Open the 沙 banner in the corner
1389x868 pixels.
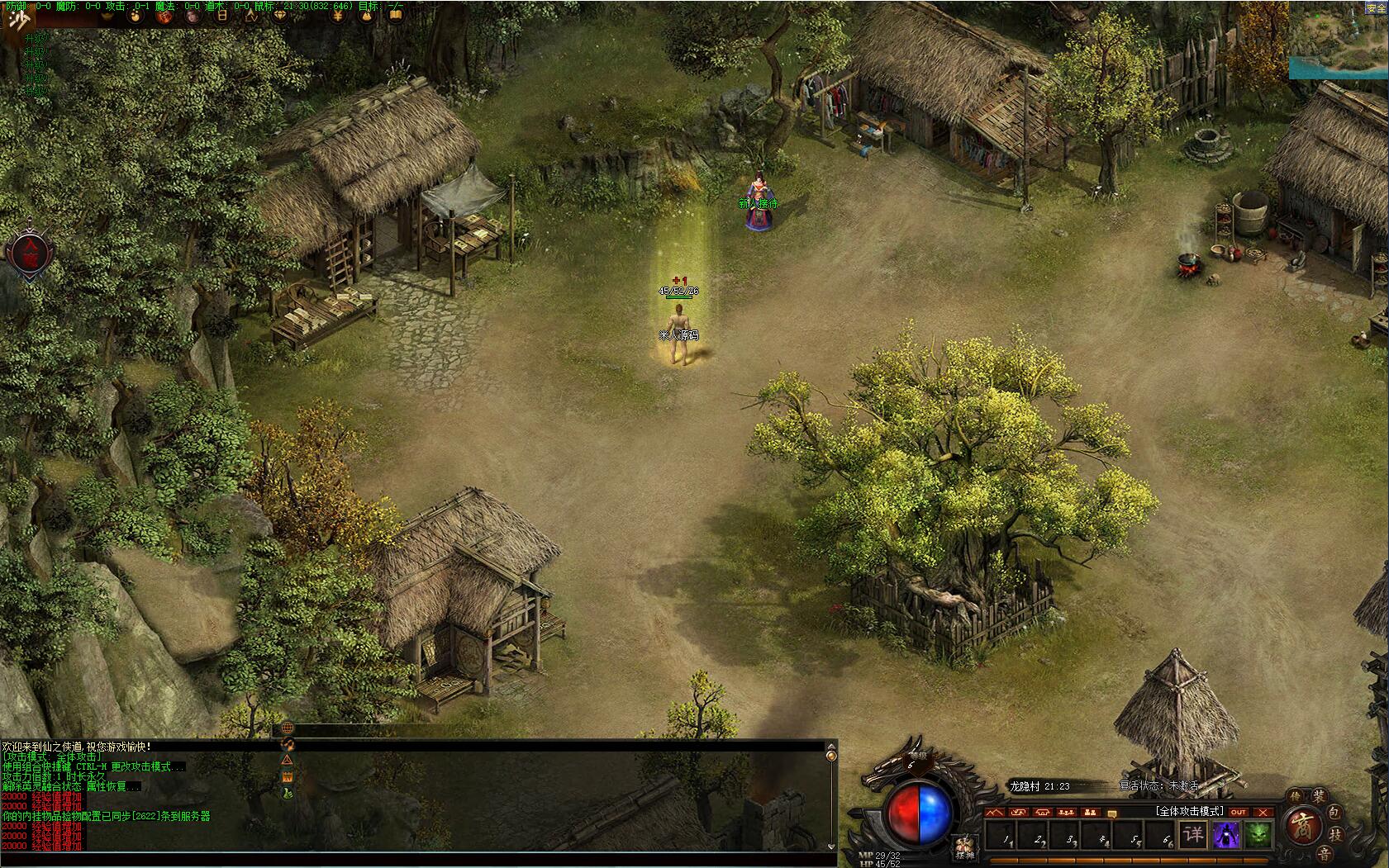(17, 19)
